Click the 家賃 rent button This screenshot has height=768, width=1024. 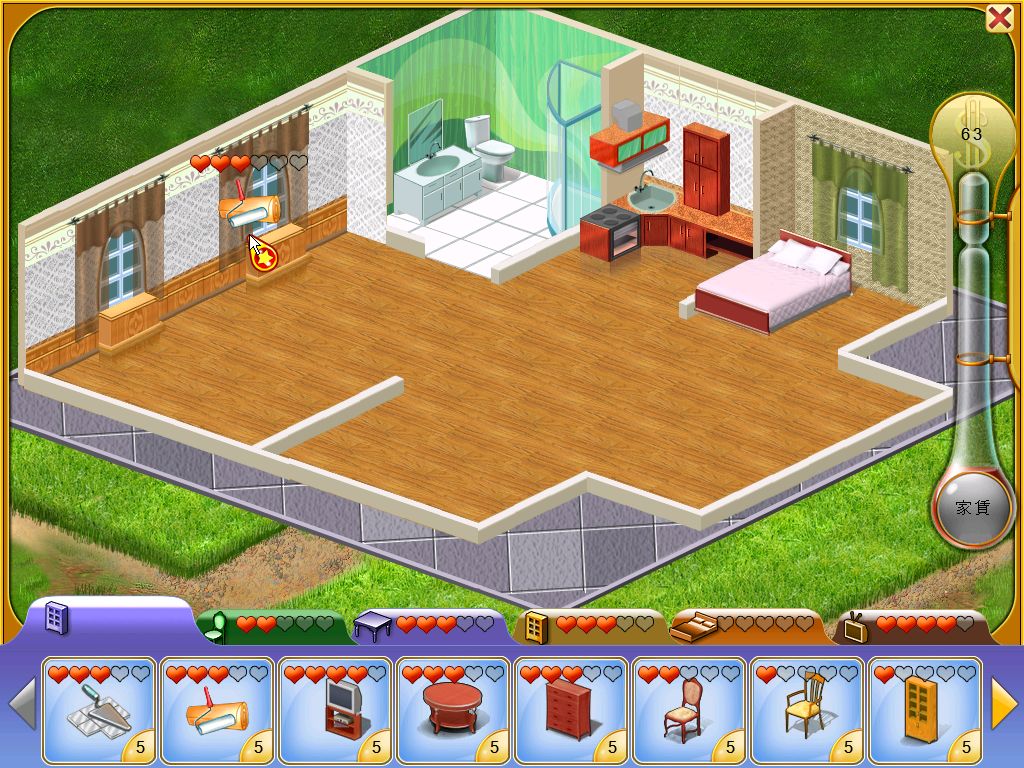pos(972,508)
